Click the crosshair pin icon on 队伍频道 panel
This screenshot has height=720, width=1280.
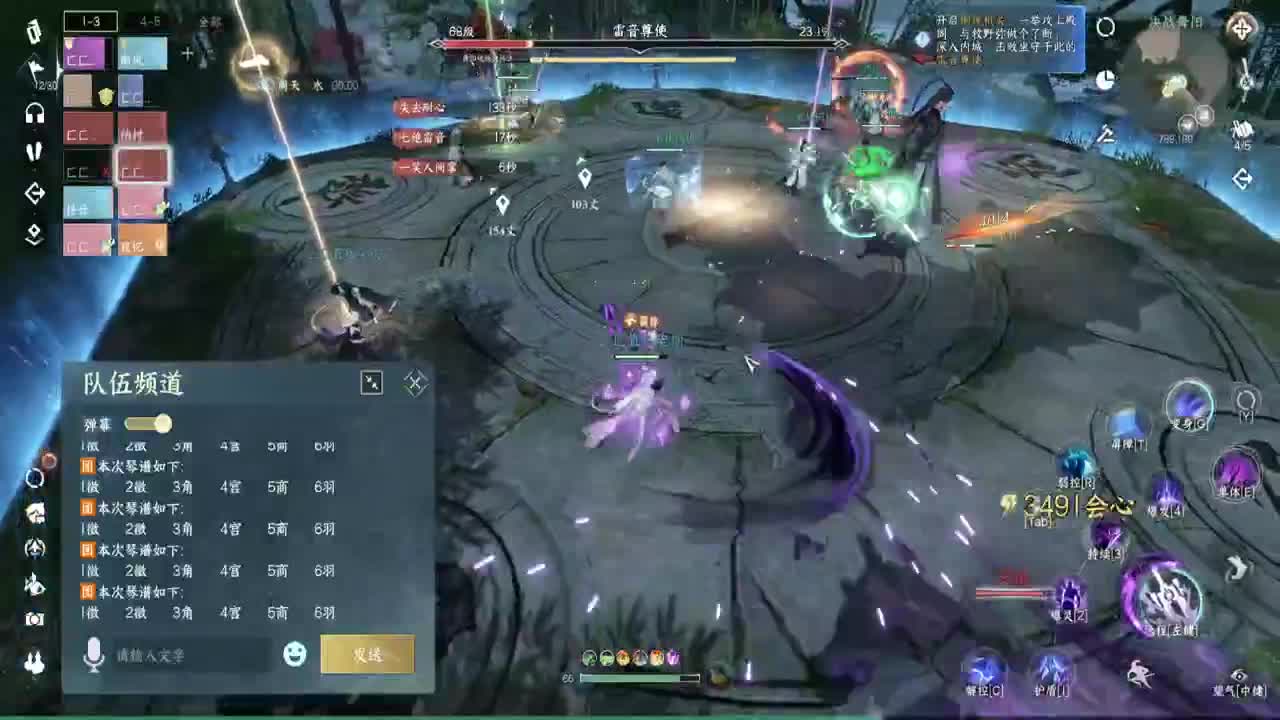(414, 380)
